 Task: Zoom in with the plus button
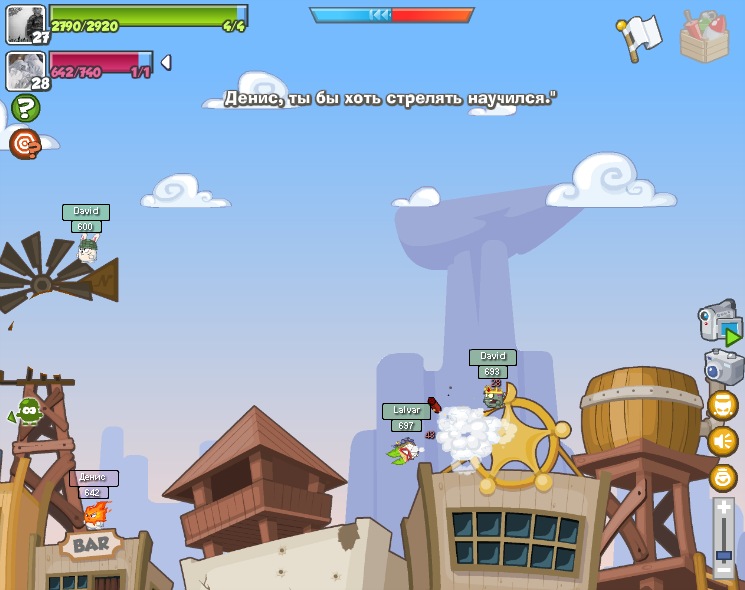pos(723,508)
